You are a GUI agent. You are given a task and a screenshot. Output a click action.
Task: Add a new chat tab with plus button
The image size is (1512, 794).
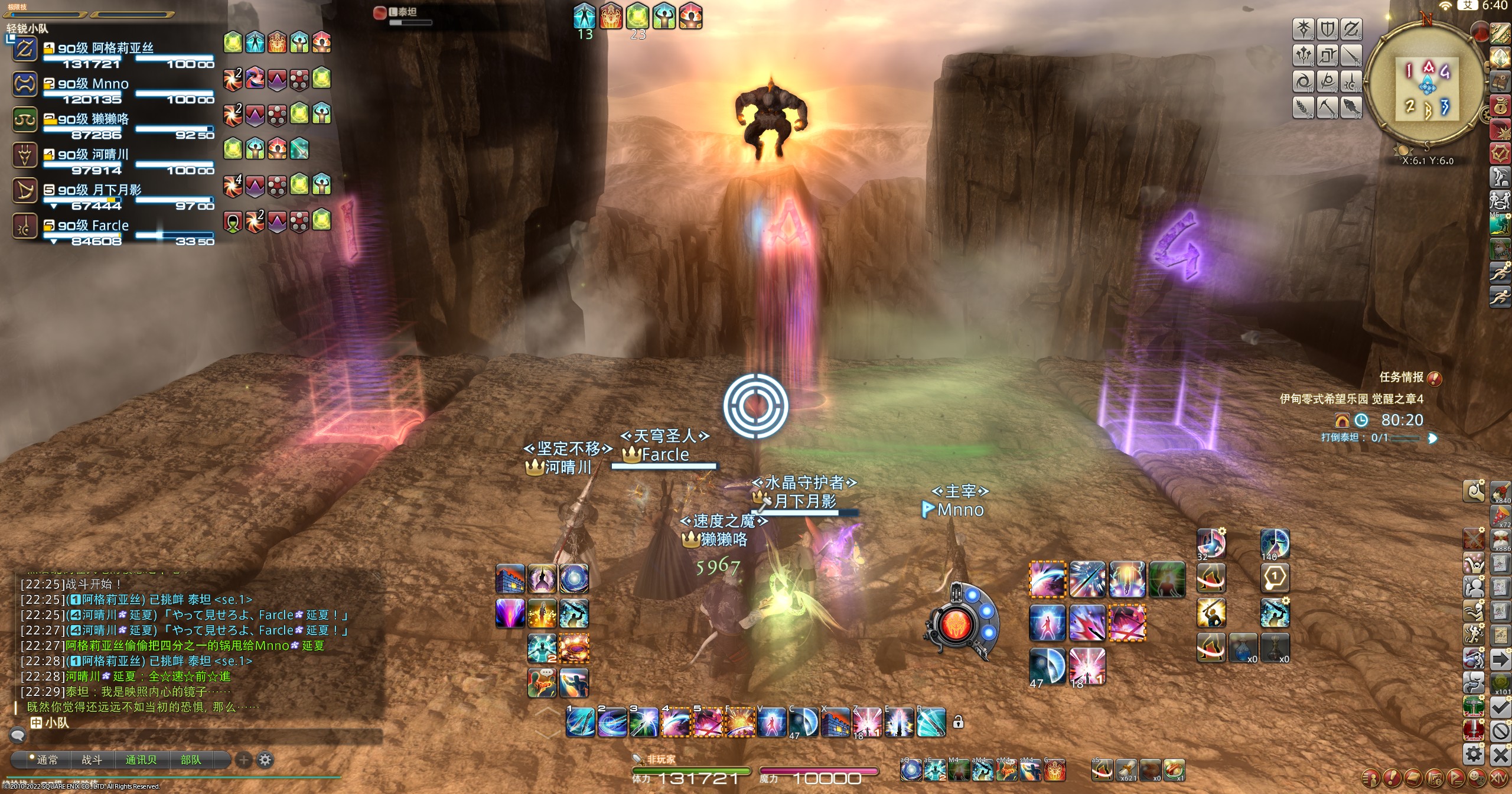click(x=243, y=760)
